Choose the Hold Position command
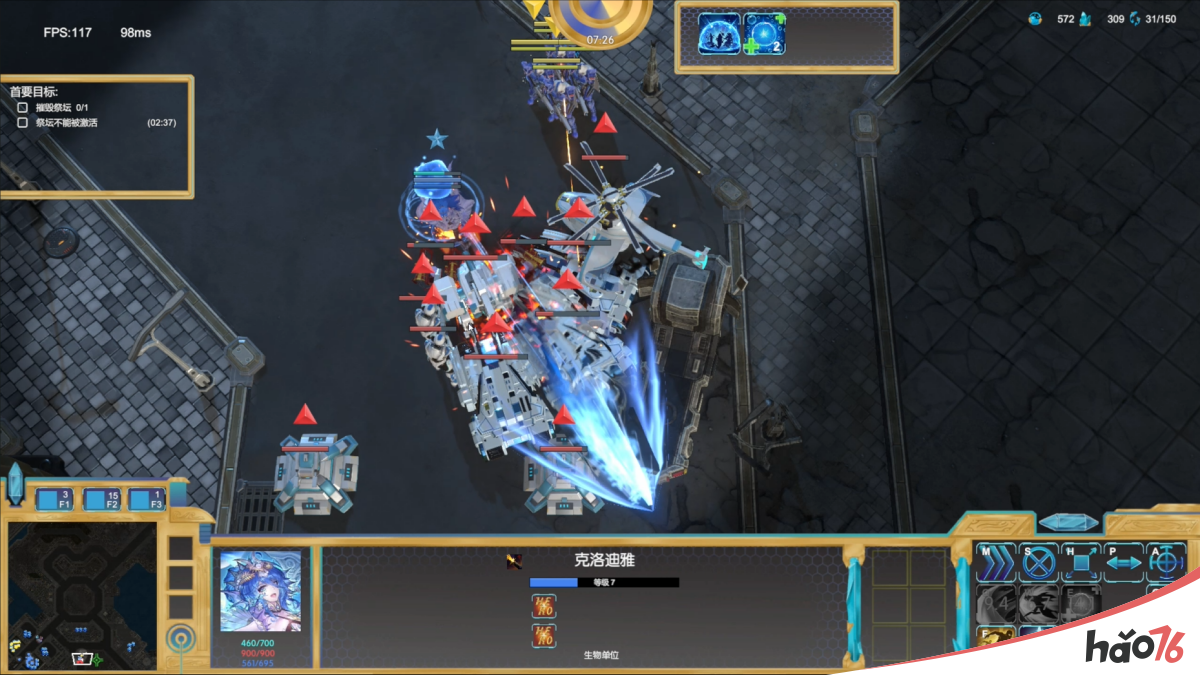The image size is (1200, 675). [1081, 563]
